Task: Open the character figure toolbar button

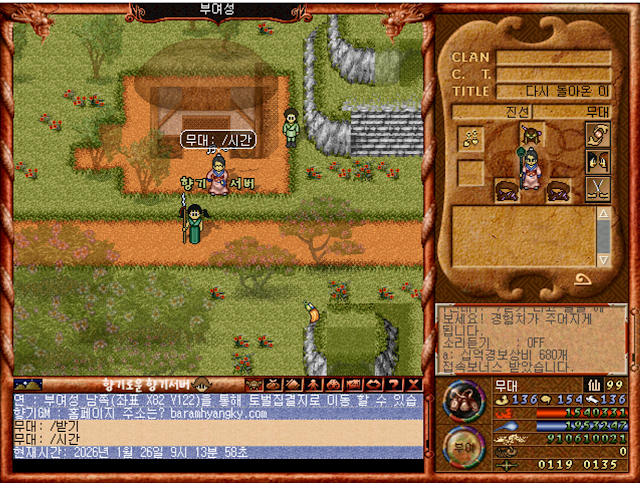Action: pos(312,384)
